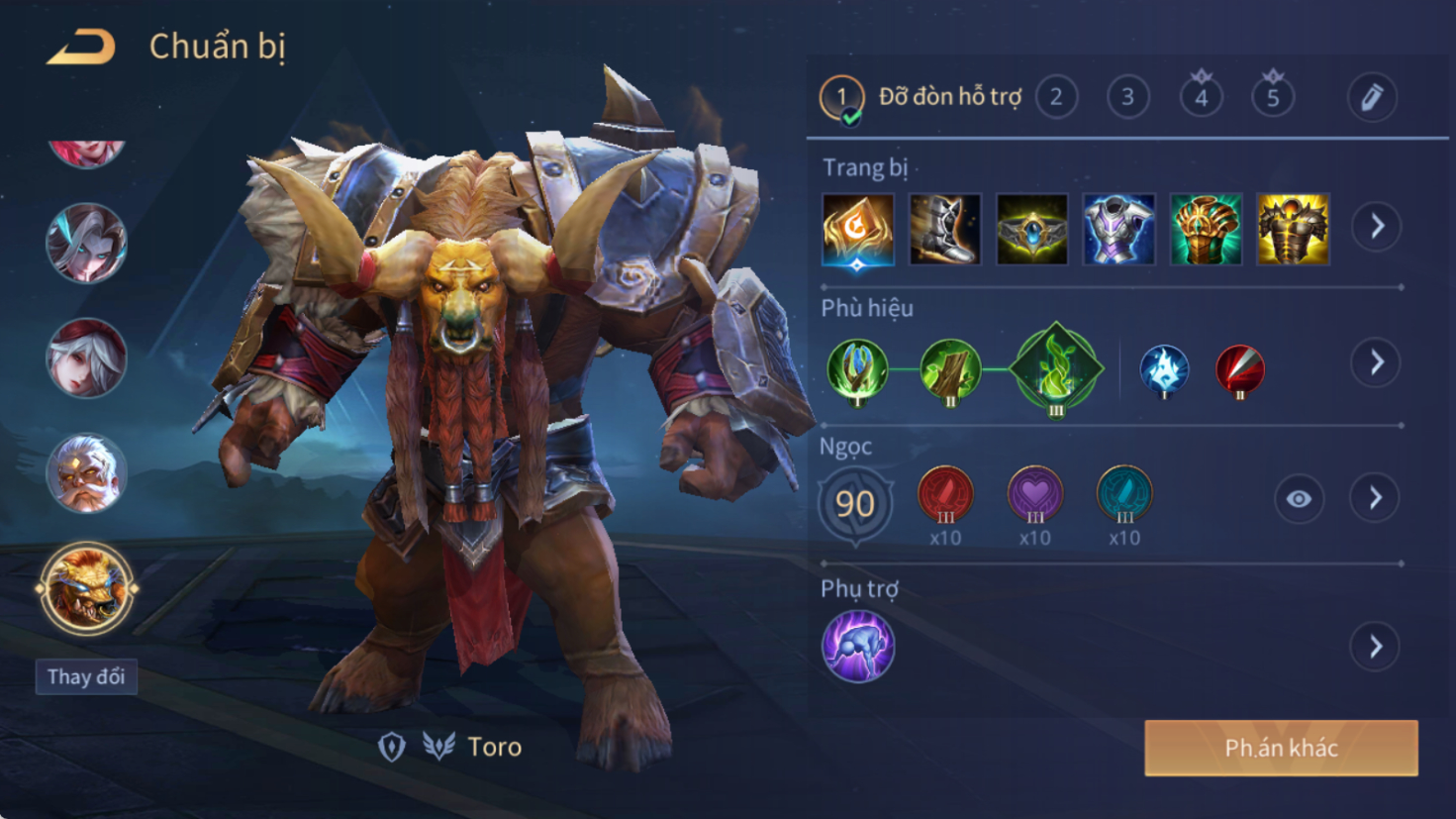Screen dimensions: 1456x819
Task: Click the orange Ph.án khác button
Action: tap(1281, 748)
